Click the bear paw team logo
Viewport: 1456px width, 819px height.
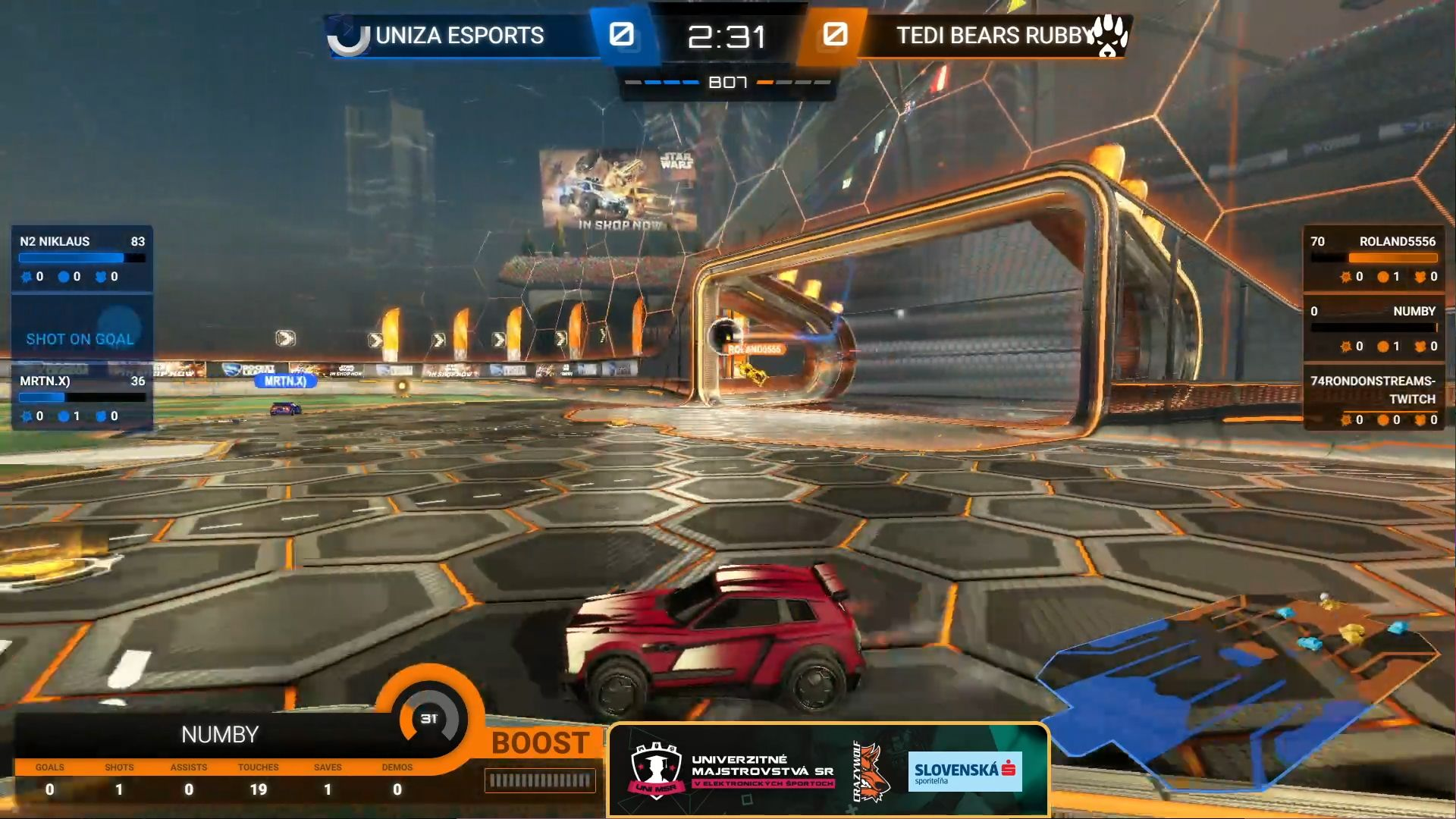(1110, 36)
